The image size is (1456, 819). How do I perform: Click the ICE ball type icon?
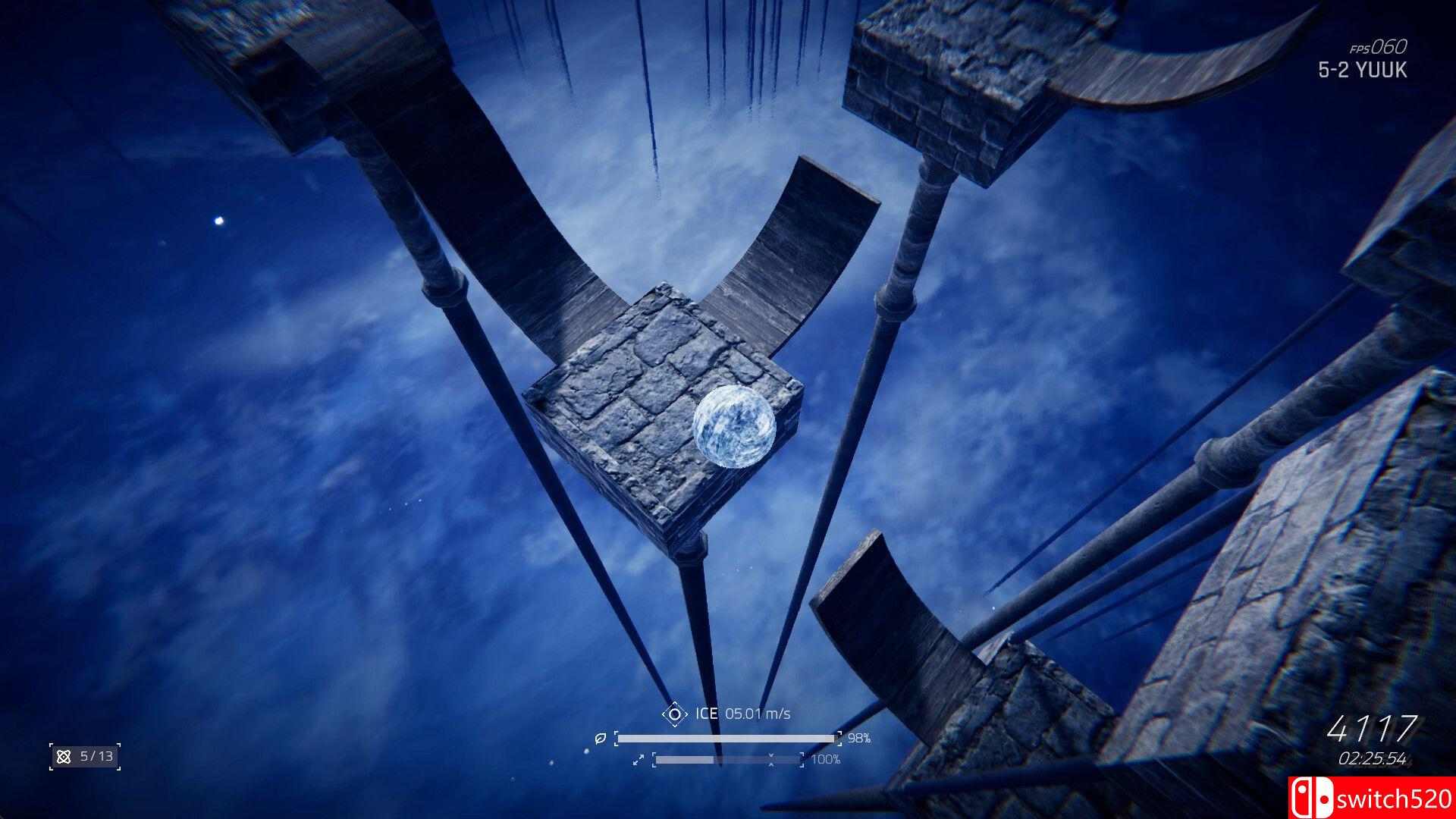click(673, 714)
